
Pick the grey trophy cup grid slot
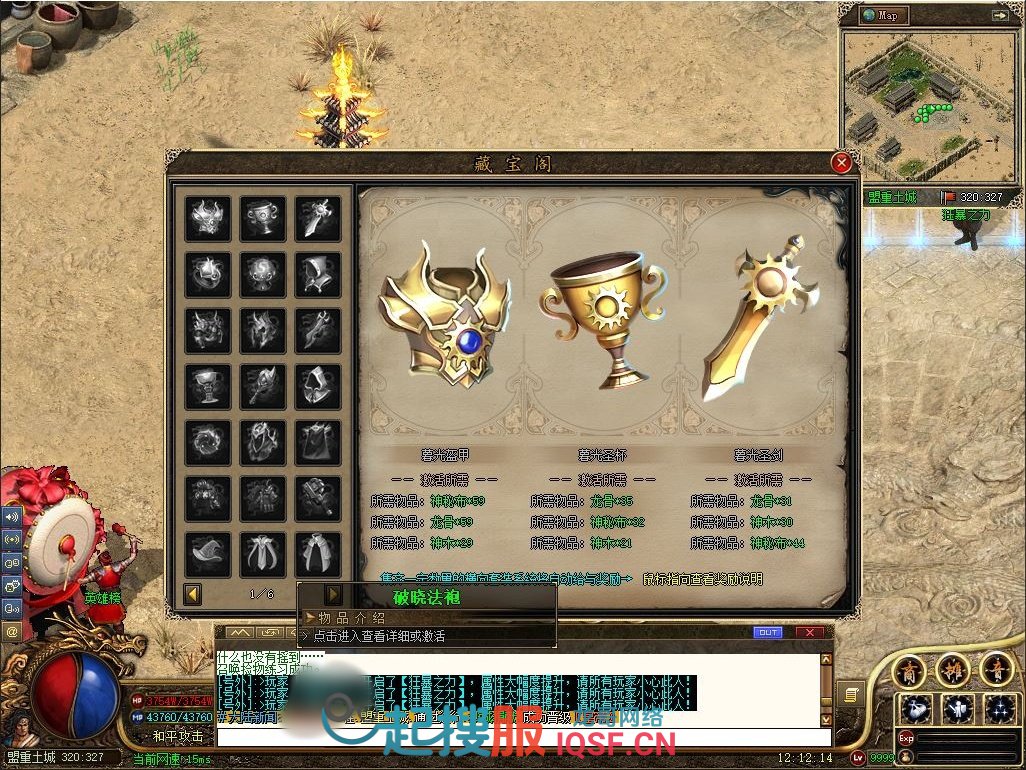[x=263, y=218]
